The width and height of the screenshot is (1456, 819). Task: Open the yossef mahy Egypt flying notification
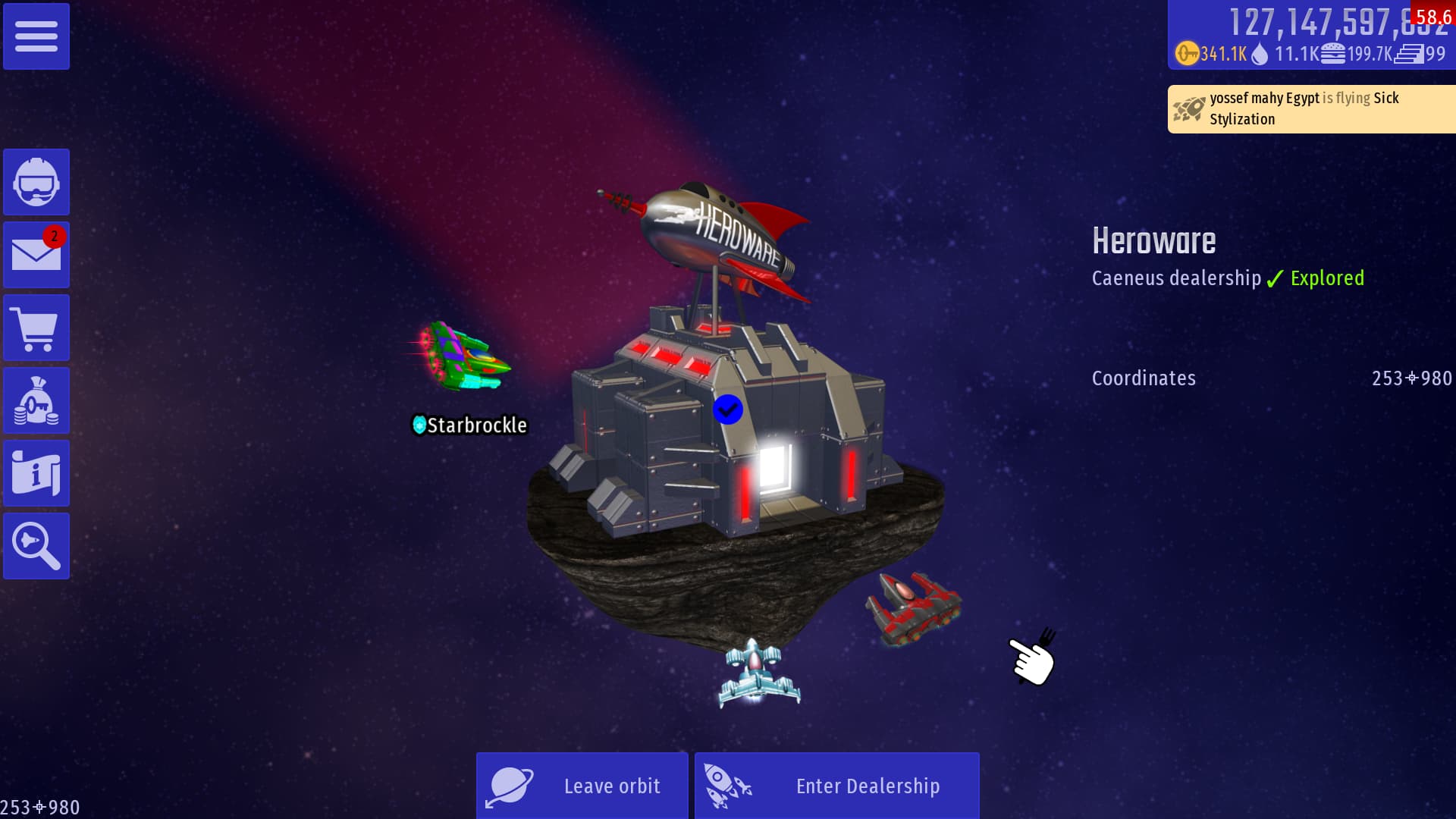[1310, 109]
